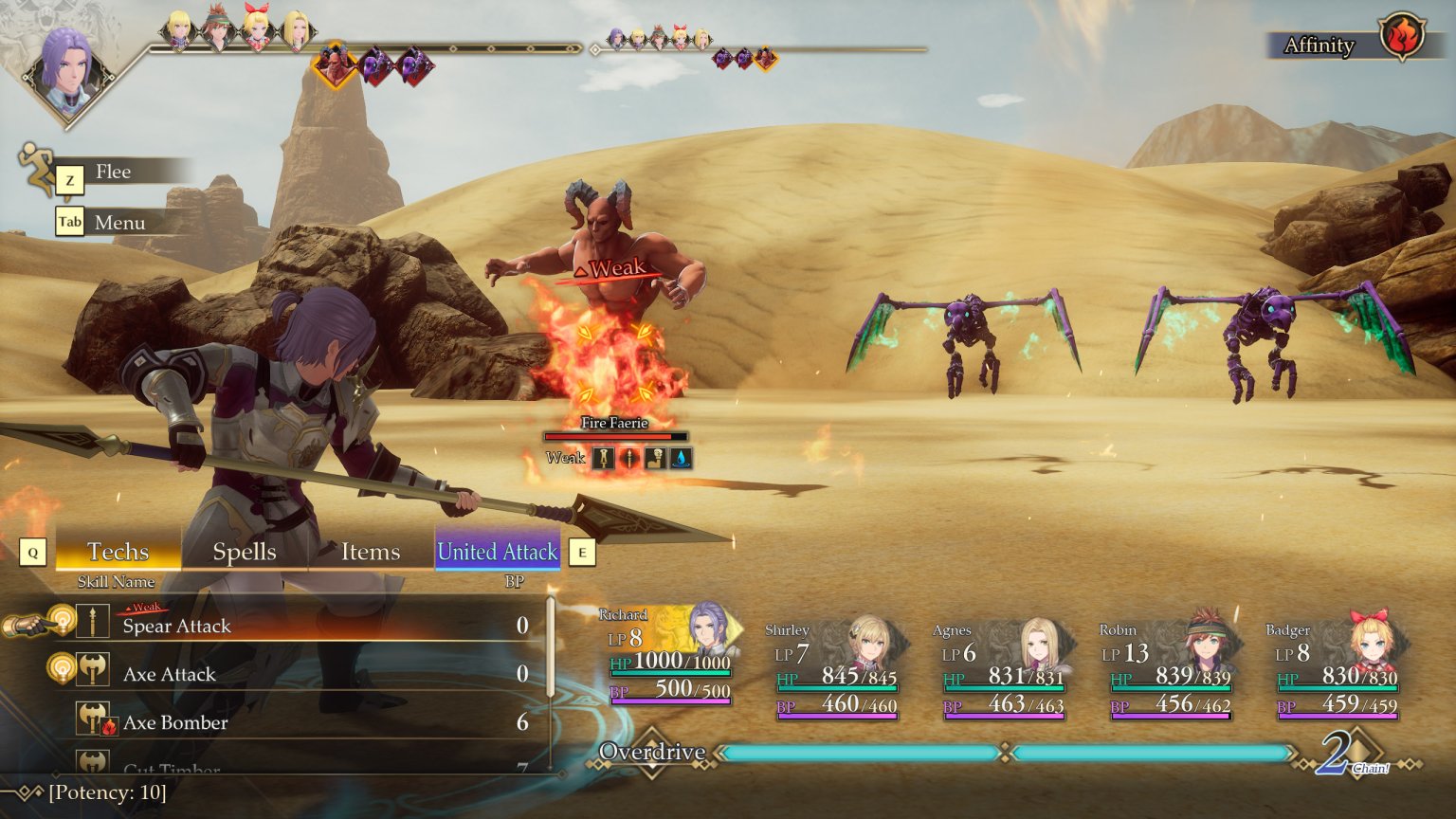
Task: Click the Flee command
Action: [114, 172]
